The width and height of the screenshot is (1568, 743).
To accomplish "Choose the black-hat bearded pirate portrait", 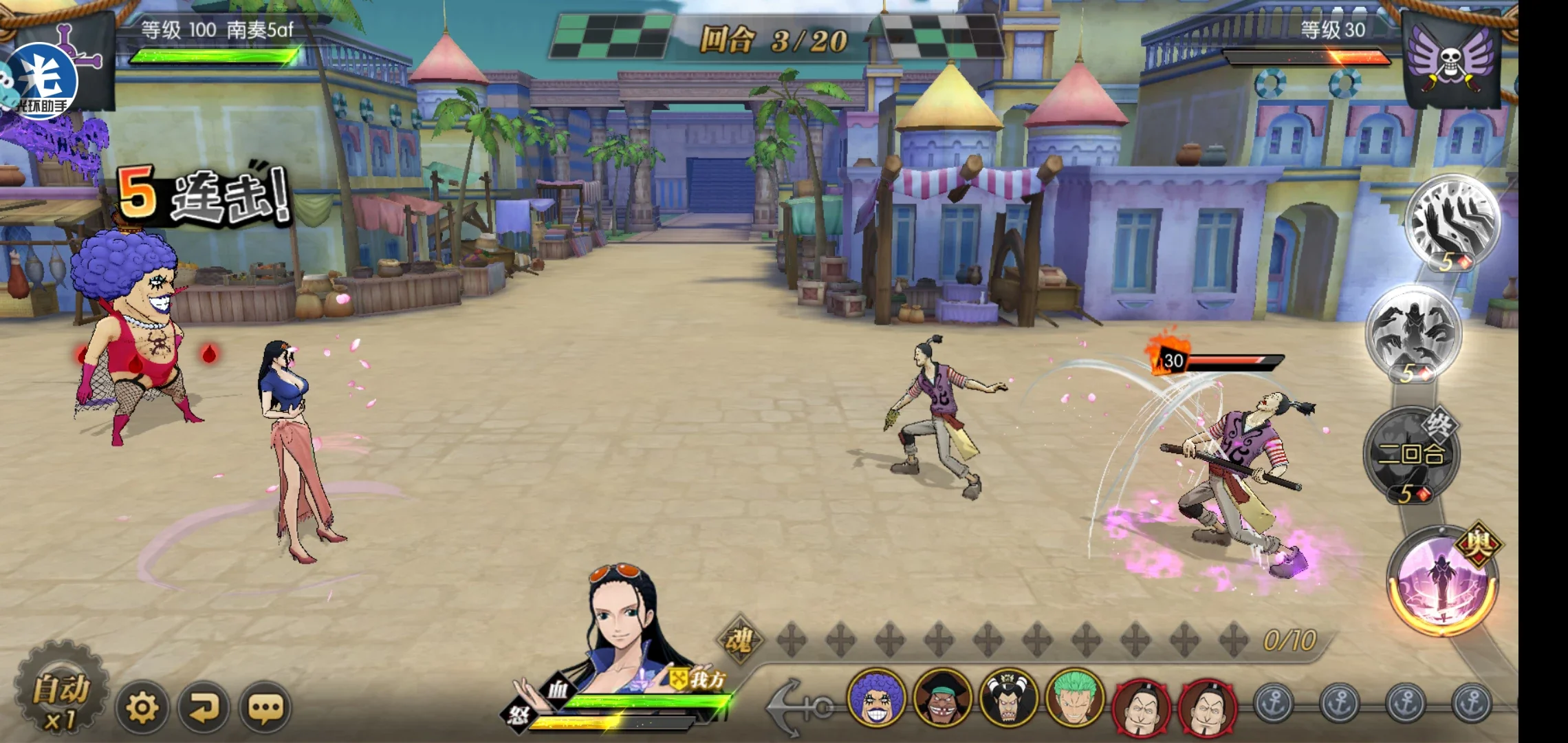I will 942,698.
